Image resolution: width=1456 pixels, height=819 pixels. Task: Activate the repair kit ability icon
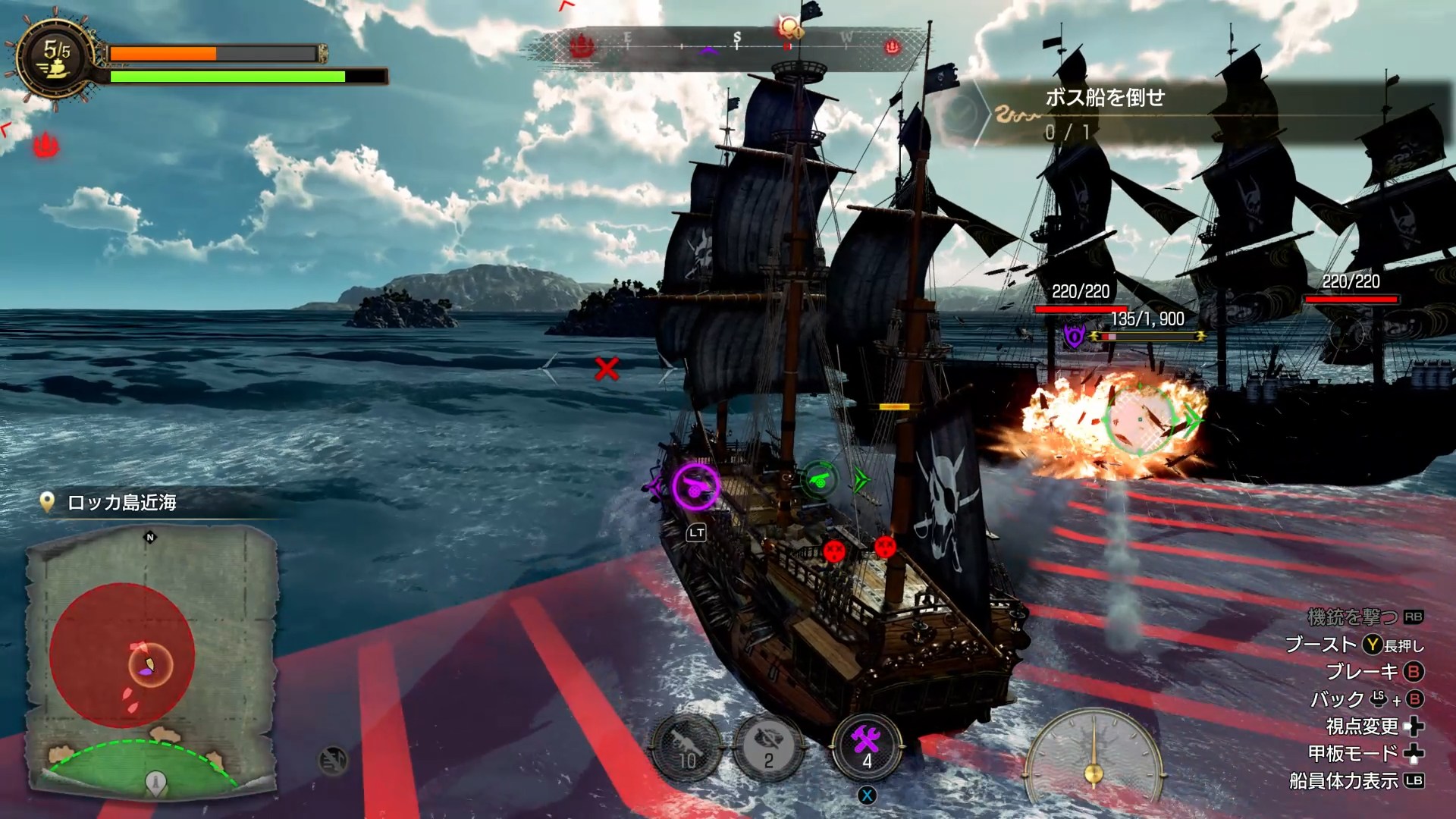866,745
